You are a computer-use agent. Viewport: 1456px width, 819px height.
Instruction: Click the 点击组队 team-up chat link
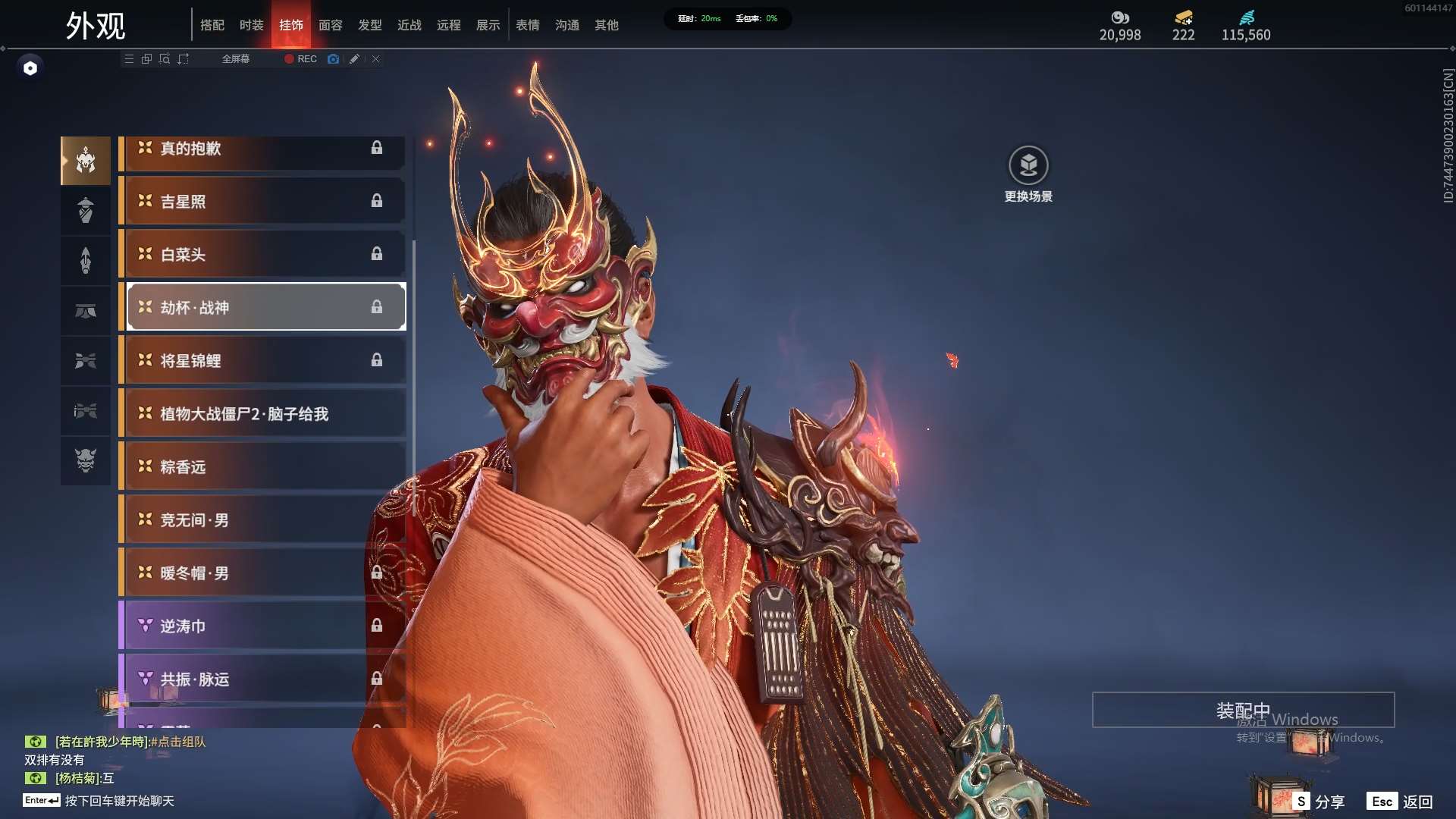click(x=178, y=742)
